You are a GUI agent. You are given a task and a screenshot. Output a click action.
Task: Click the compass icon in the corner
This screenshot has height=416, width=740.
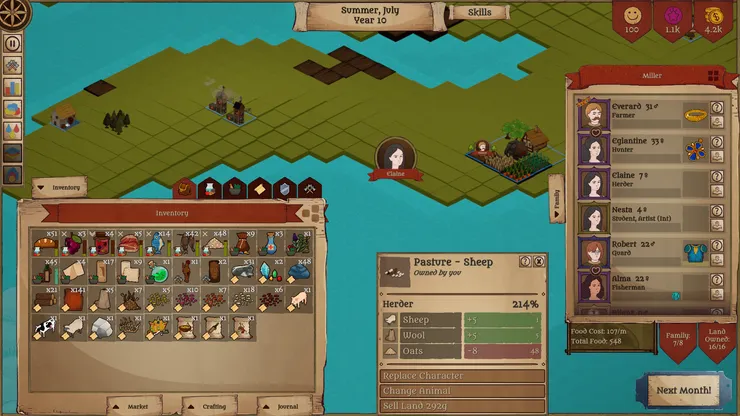14,13
